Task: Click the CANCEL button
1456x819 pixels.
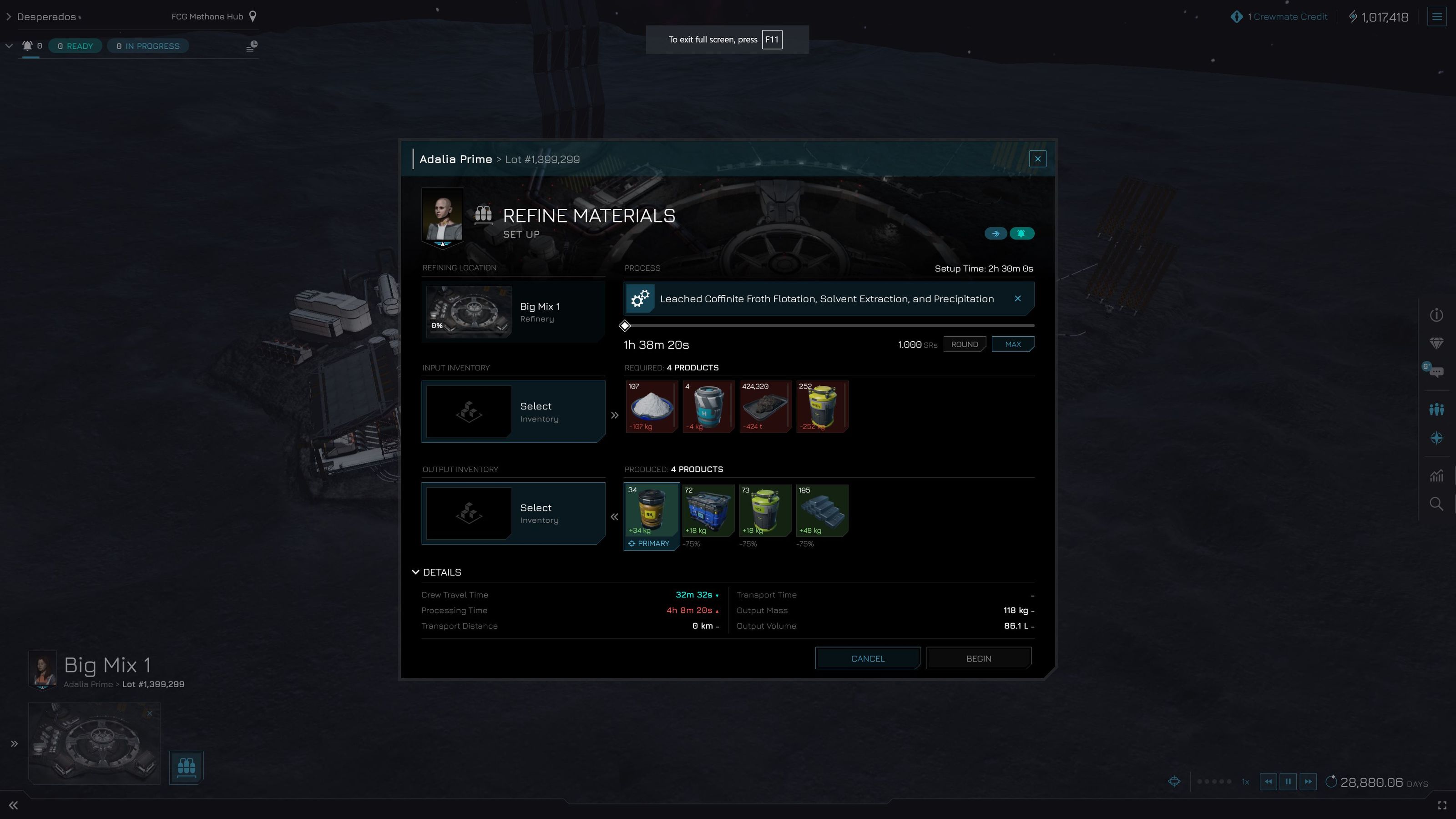Action: coord(867,658)
